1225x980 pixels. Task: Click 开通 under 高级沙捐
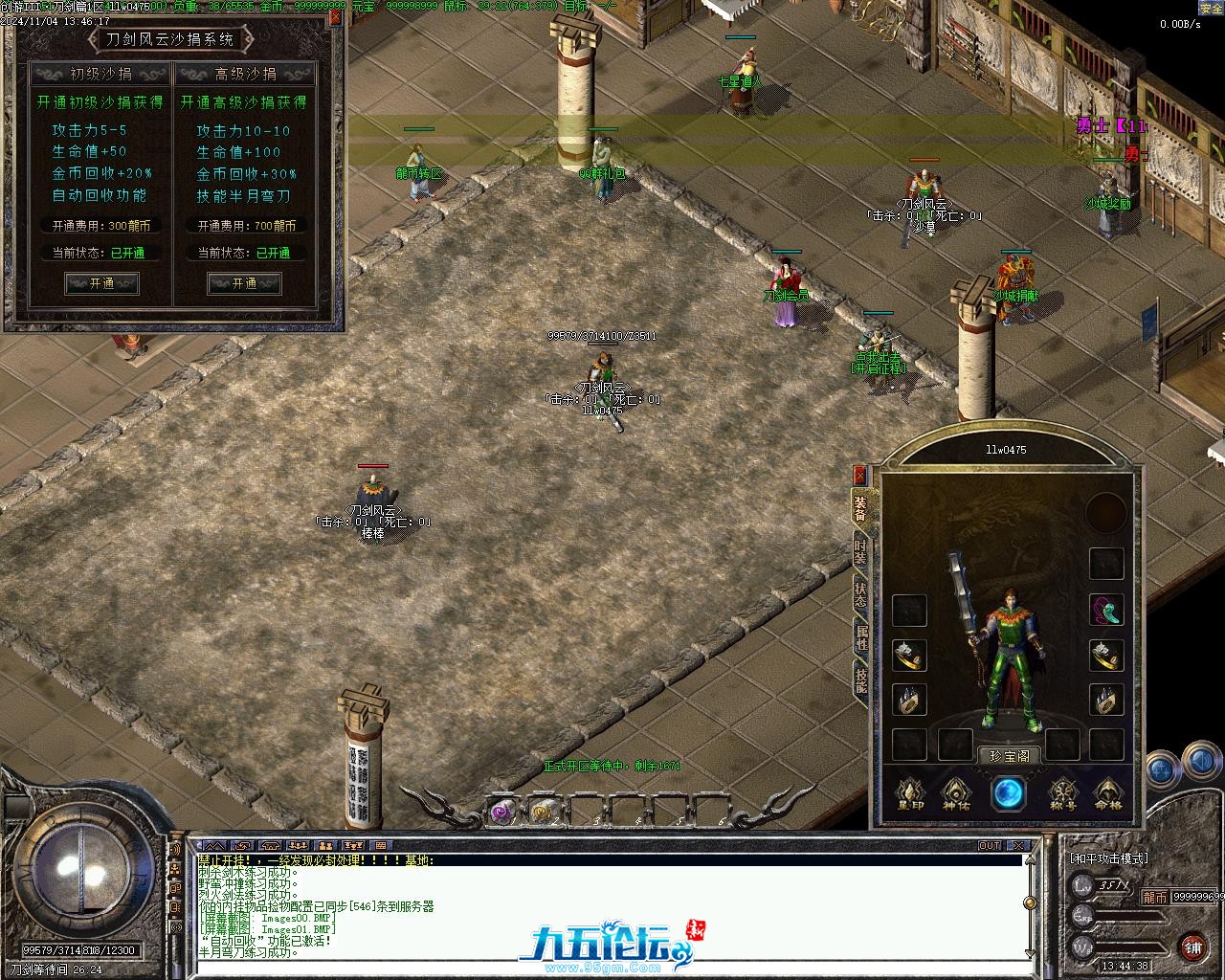(244, 283)
